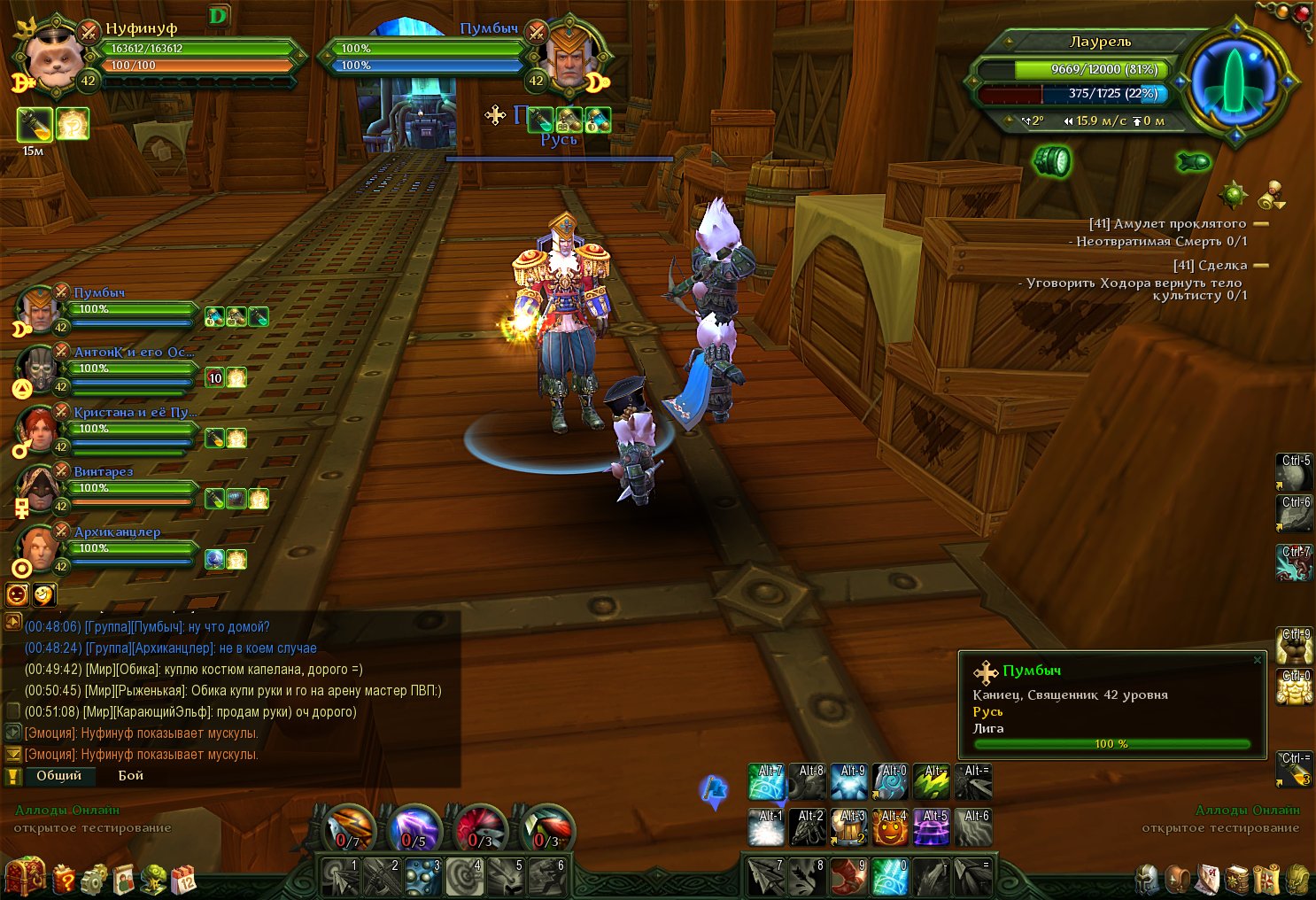Select Кристана in the party list

click(133, 412)
